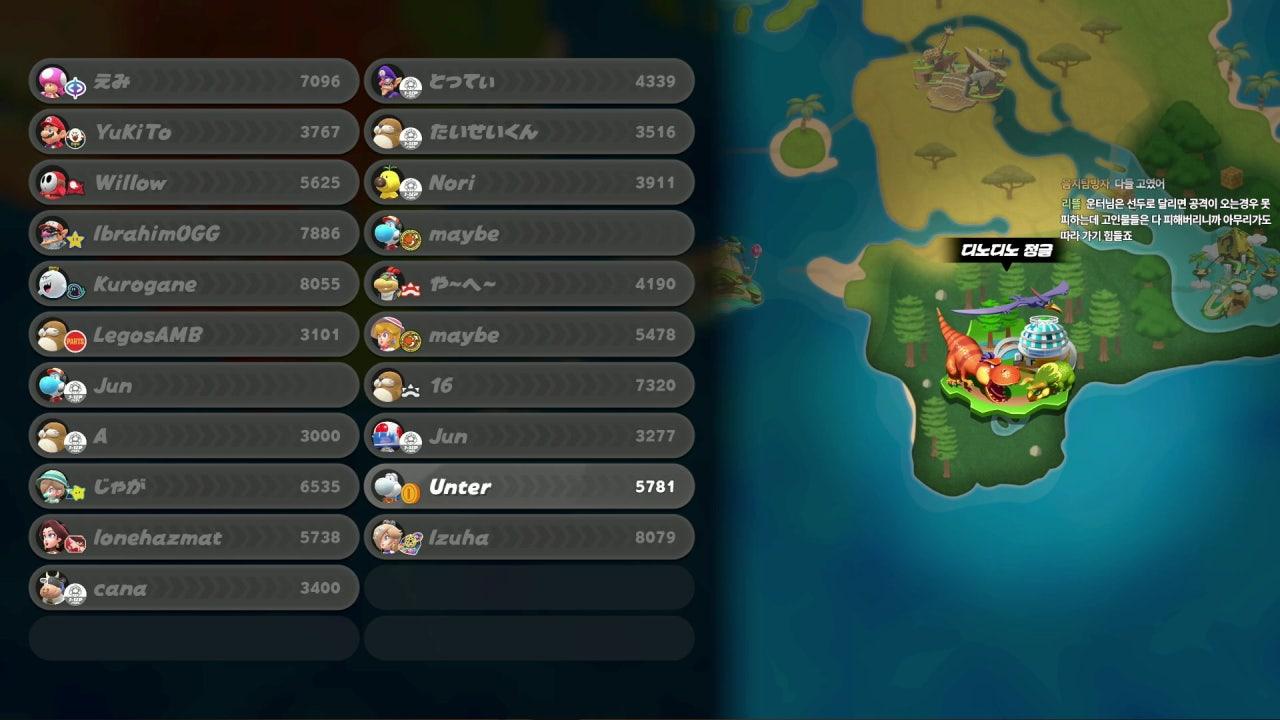1280x720 pixels.
Task: Pick たいせいくん from the player list
Action: coord(529,132)
